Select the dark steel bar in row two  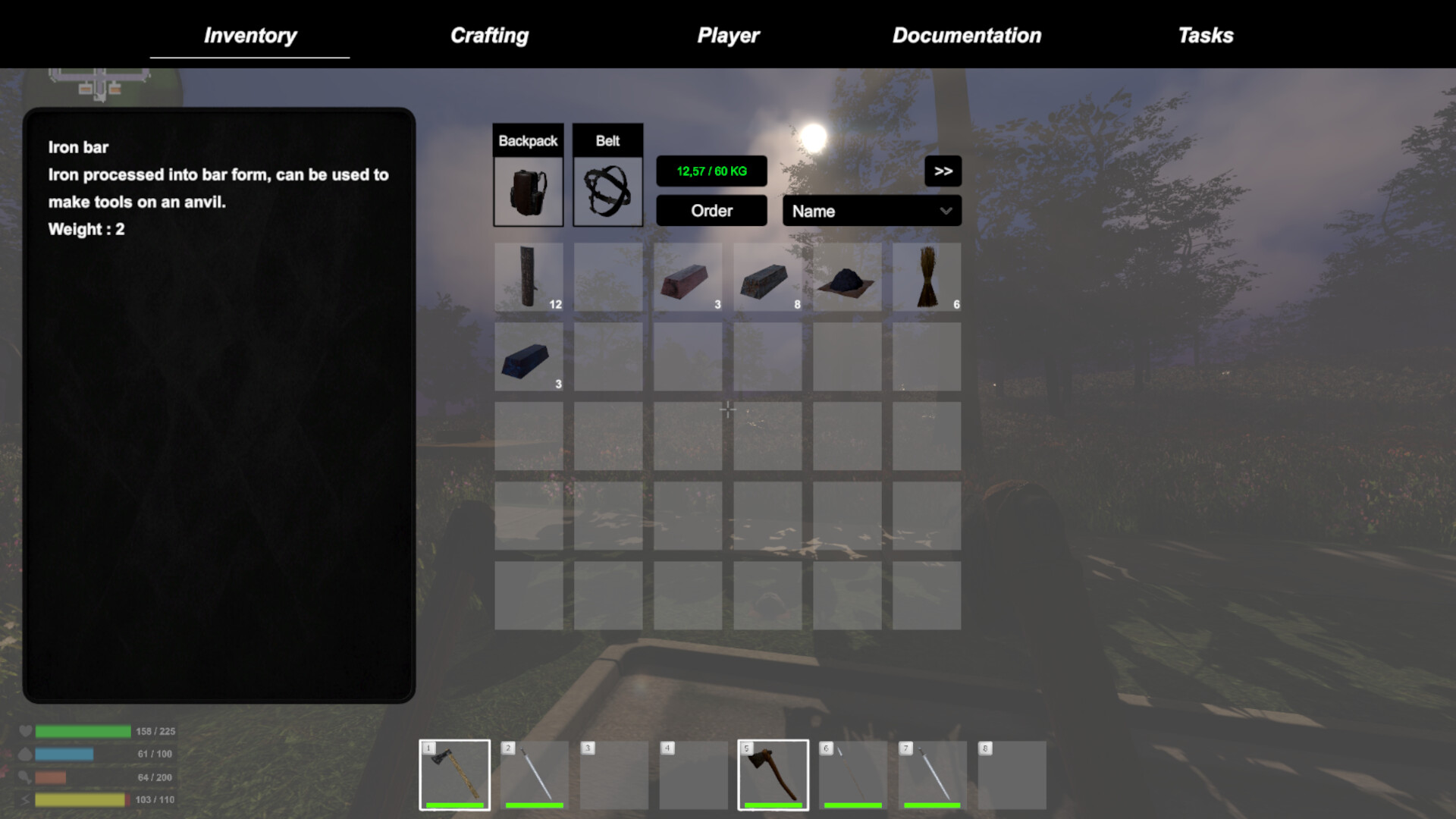(x=529, y=358)
